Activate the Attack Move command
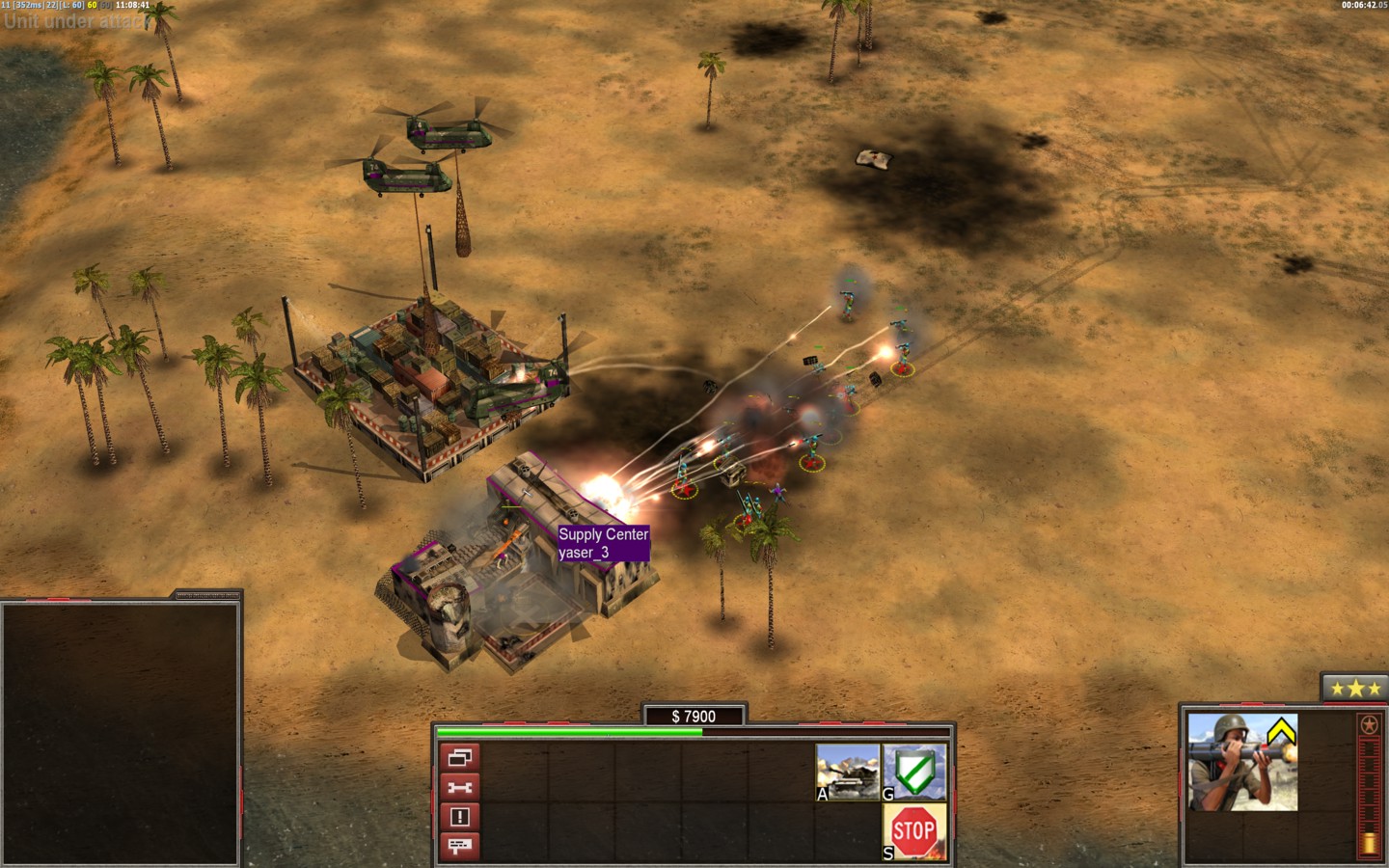Viewport: 1389px width, 868px height. pyautogui.click(x=848, y=772)
